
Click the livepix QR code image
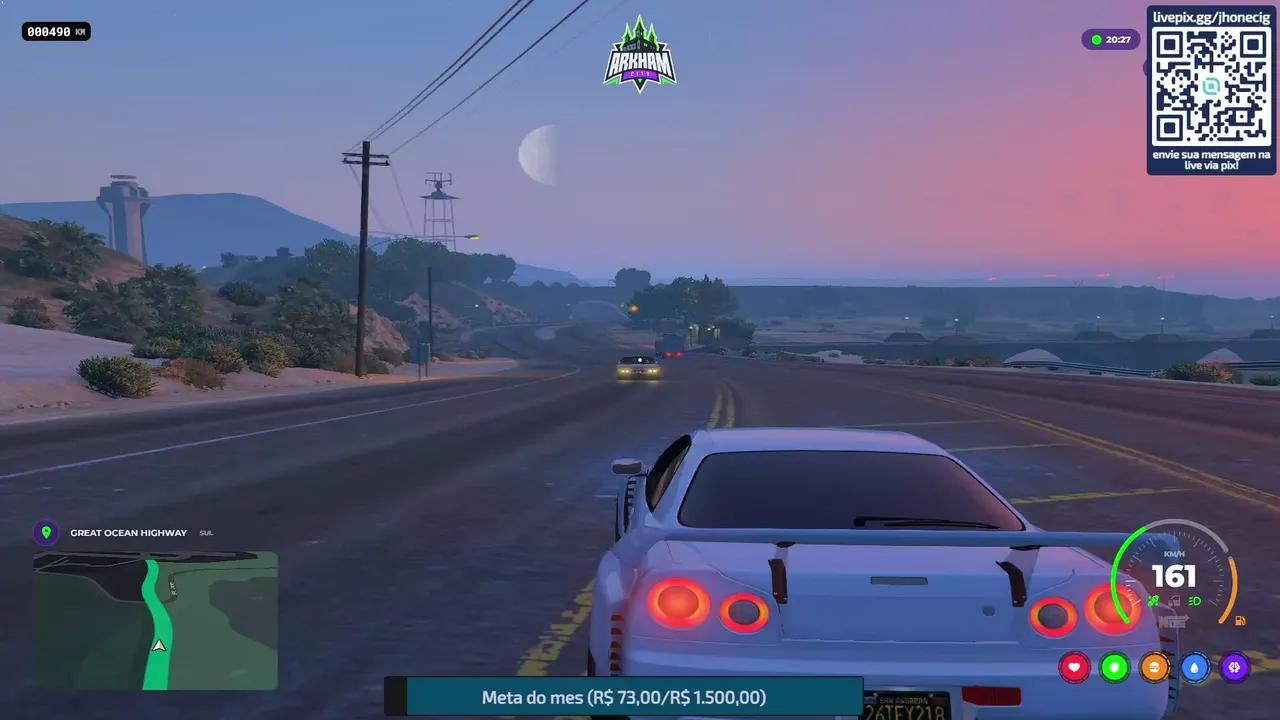[1211, 90]
